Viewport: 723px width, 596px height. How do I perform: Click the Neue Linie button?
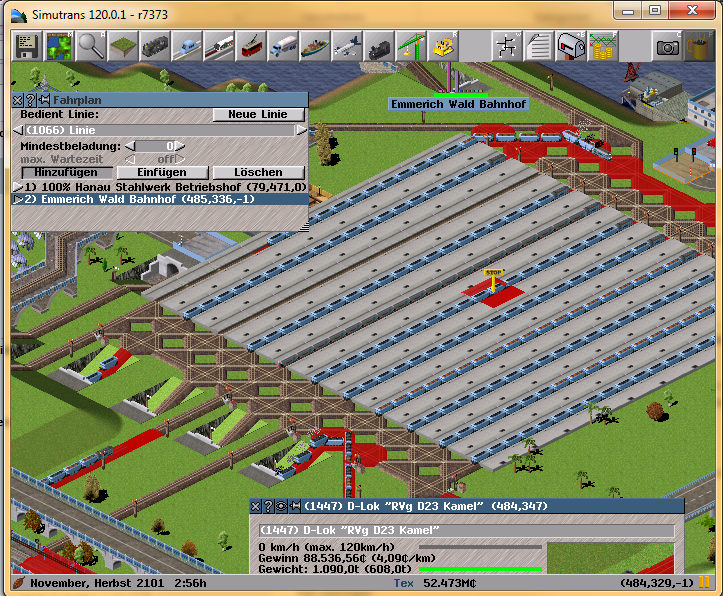[x=258, y=115]
